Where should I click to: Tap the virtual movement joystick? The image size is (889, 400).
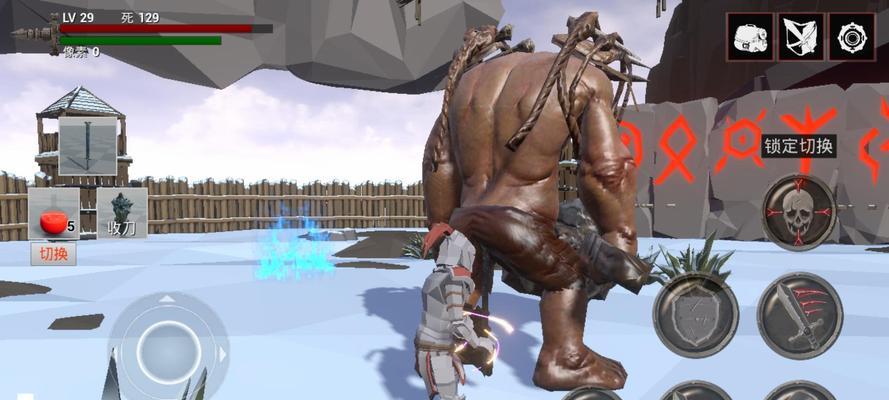click(168, 347)
